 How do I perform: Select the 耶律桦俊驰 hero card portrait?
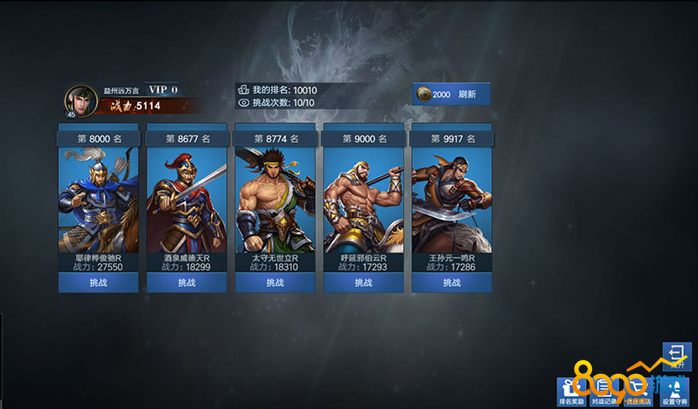(x=98, y=200)
